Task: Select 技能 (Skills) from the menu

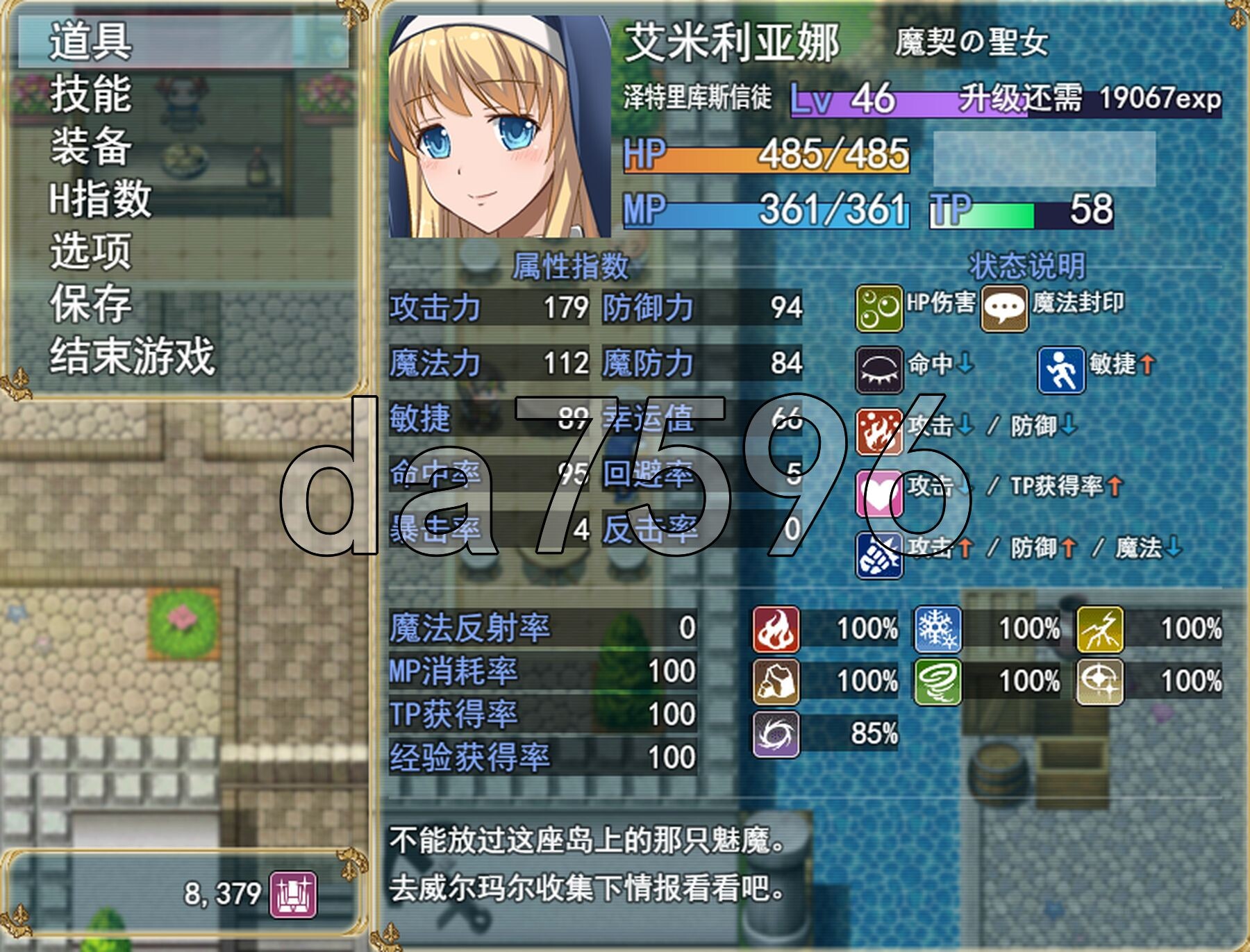Action: (90, 94)
